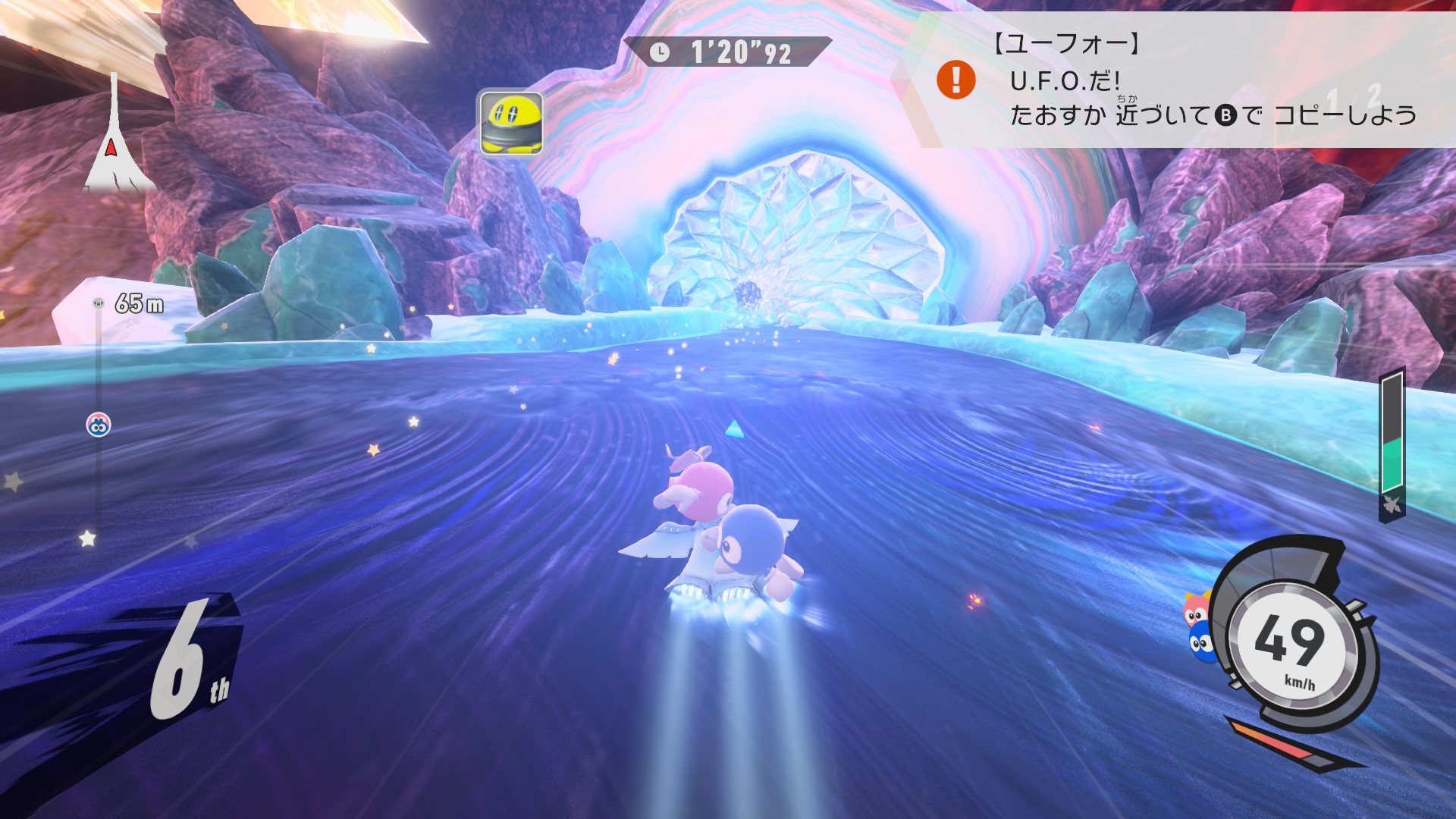Select the yellow U.F.O. copy ability icon
The width and height of the screenshot is (1456, 819).
(510, 122)
